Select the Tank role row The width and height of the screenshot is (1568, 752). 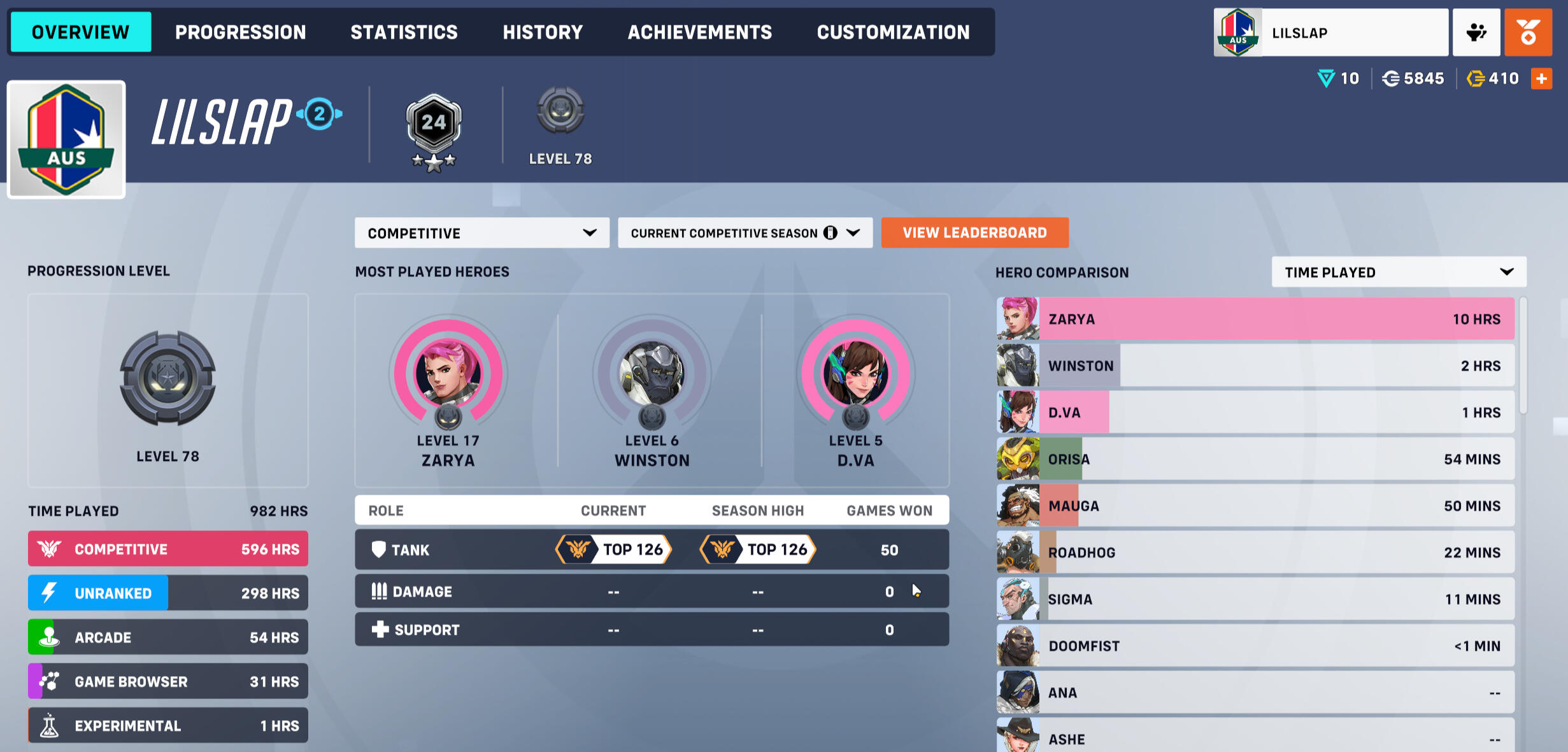[x=651, y=550]
